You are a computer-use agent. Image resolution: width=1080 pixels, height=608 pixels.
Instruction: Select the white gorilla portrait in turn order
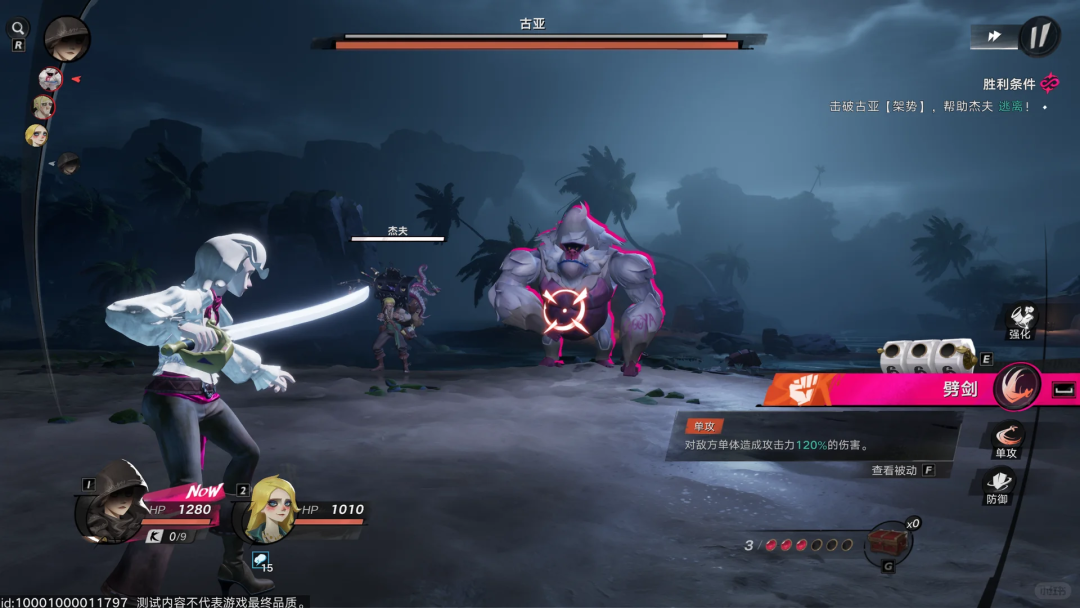[x=49, y=78]
